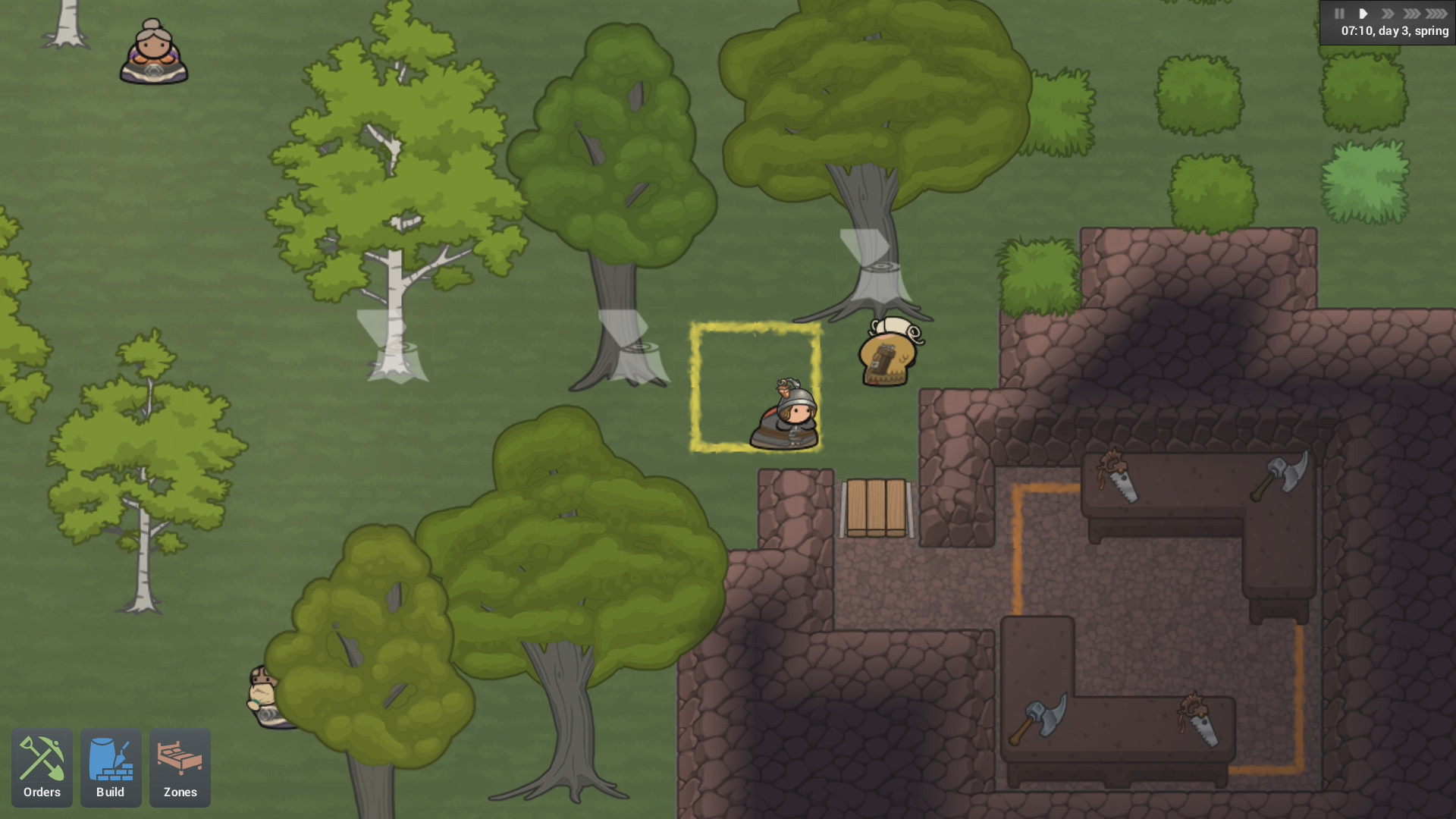Screen dimensions: 1456x819
Task: Open the Build menu with the trowel icon
Action: [x=111, y=767]
